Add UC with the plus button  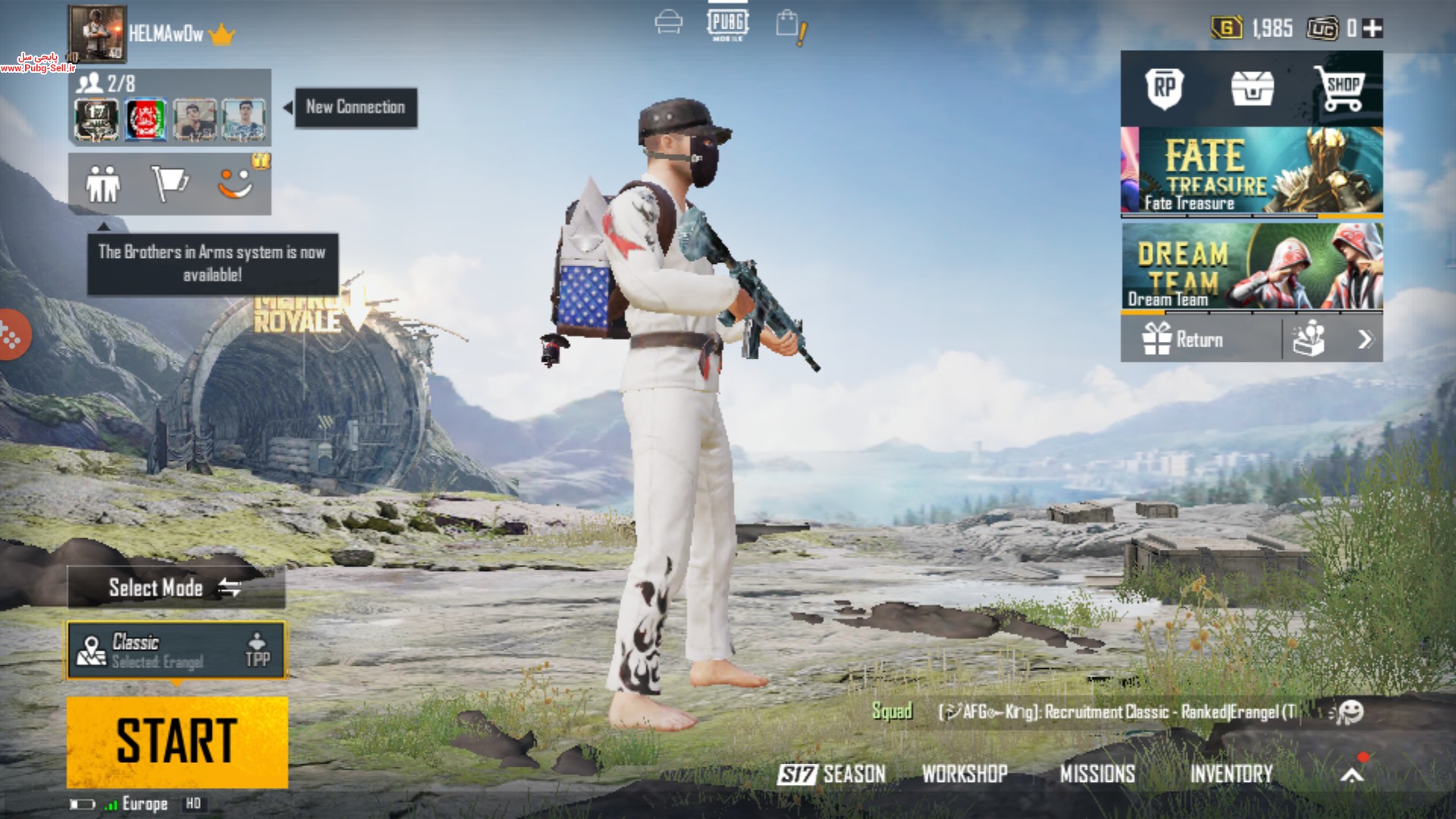(1373, 29)
